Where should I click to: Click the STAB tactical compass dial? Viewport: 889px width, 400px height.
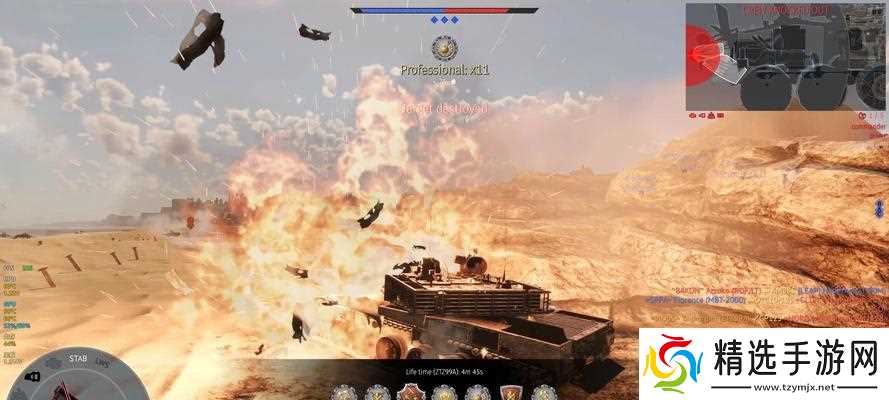point(78,378)
